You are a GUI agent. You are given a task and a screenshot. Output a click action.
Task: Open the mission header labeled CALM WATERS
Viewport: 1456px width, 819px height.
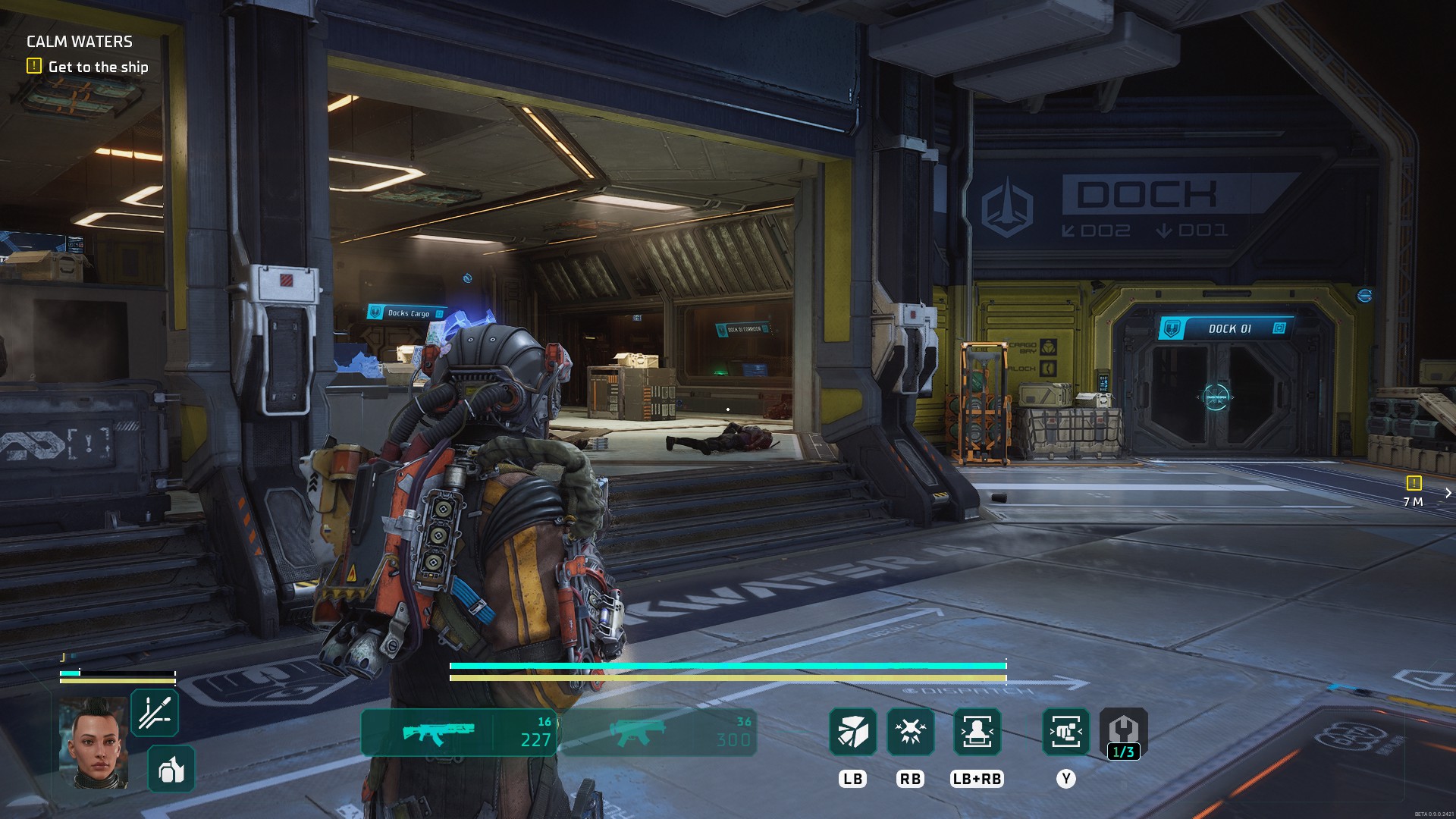point(78,42)
